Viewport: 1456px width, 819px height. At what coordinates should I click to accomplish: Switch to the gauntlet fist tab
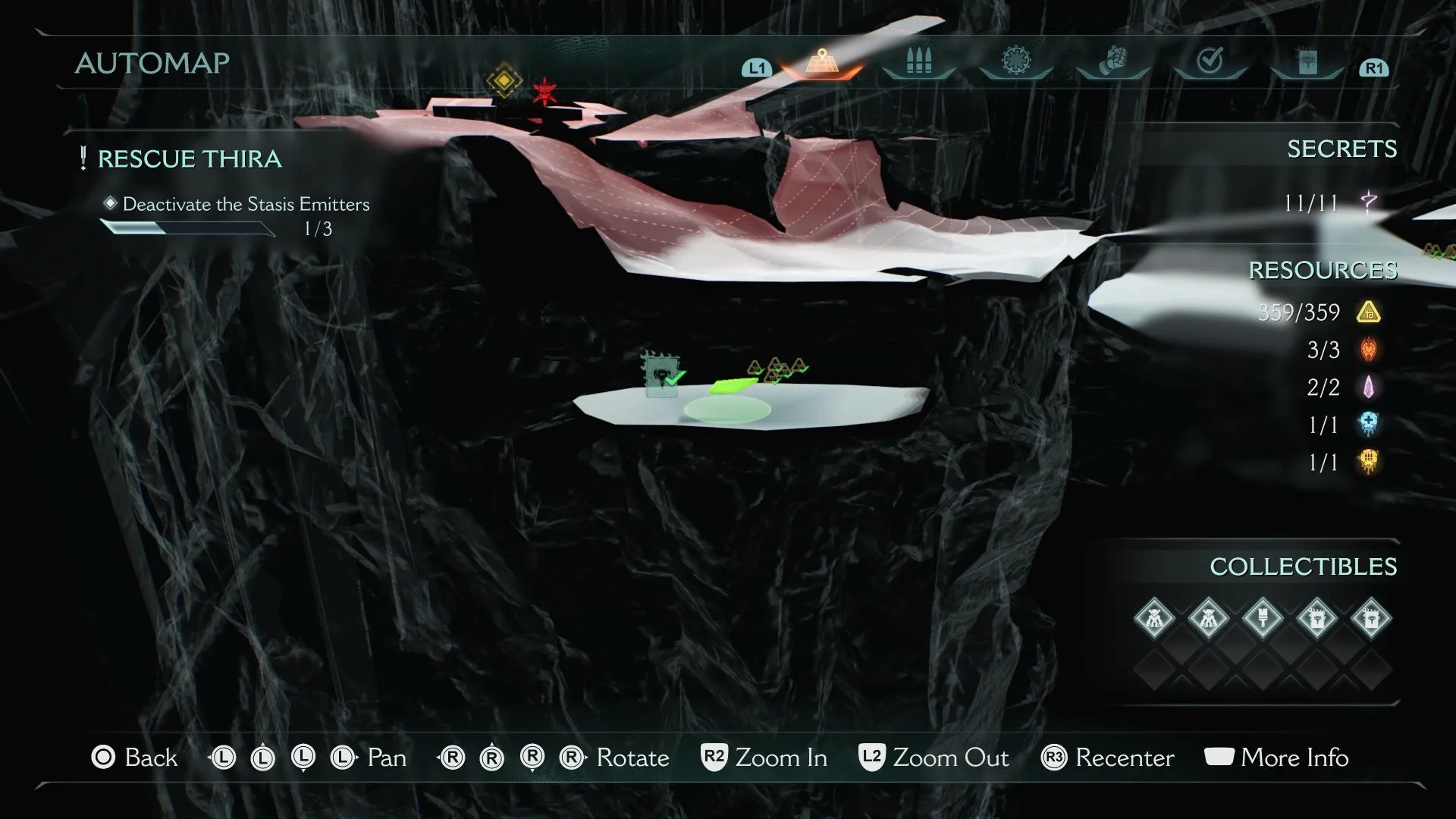[x=1112, y=61]
